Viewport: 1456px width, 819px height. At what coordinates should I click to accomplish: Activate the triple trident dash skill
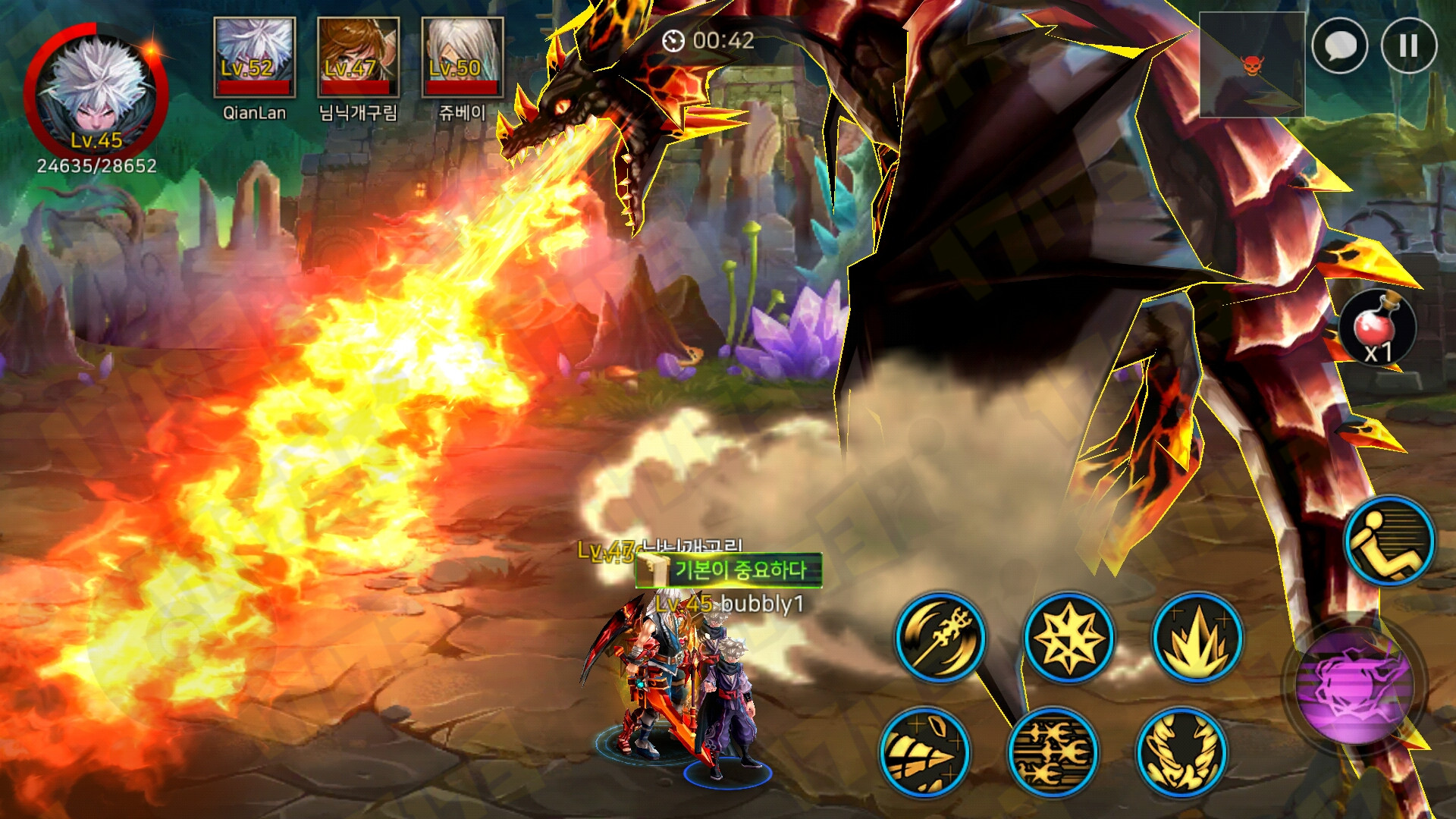[1053, 752]
